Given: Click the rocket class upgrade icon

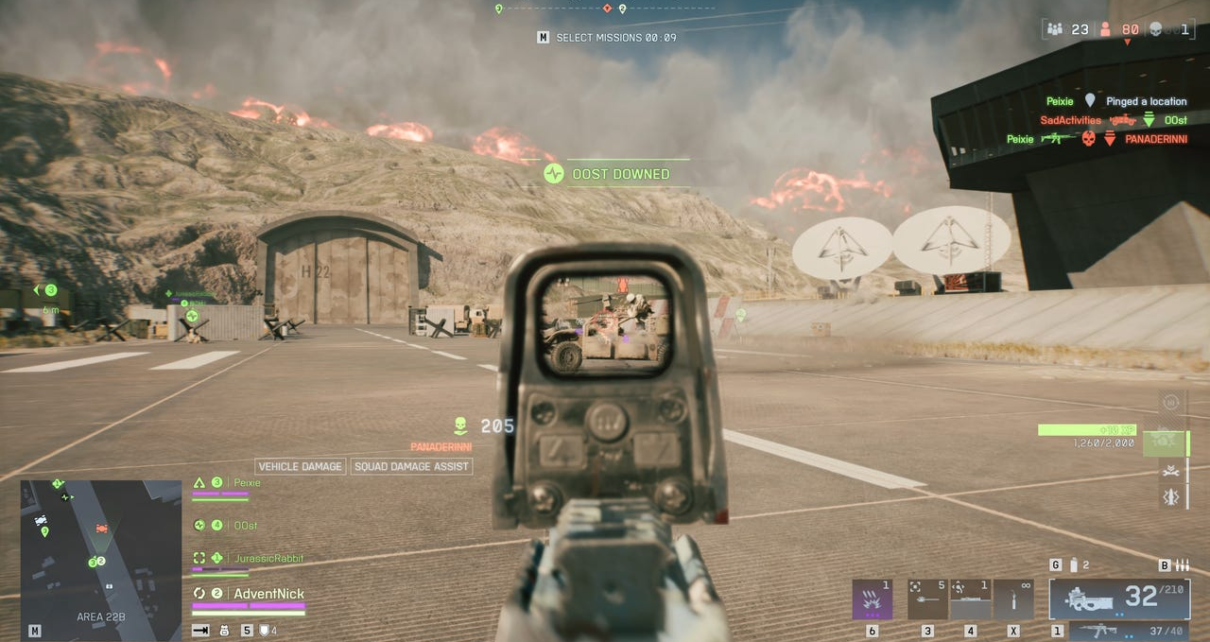Looking at the screenshot, I should (x=1170, y=497).
